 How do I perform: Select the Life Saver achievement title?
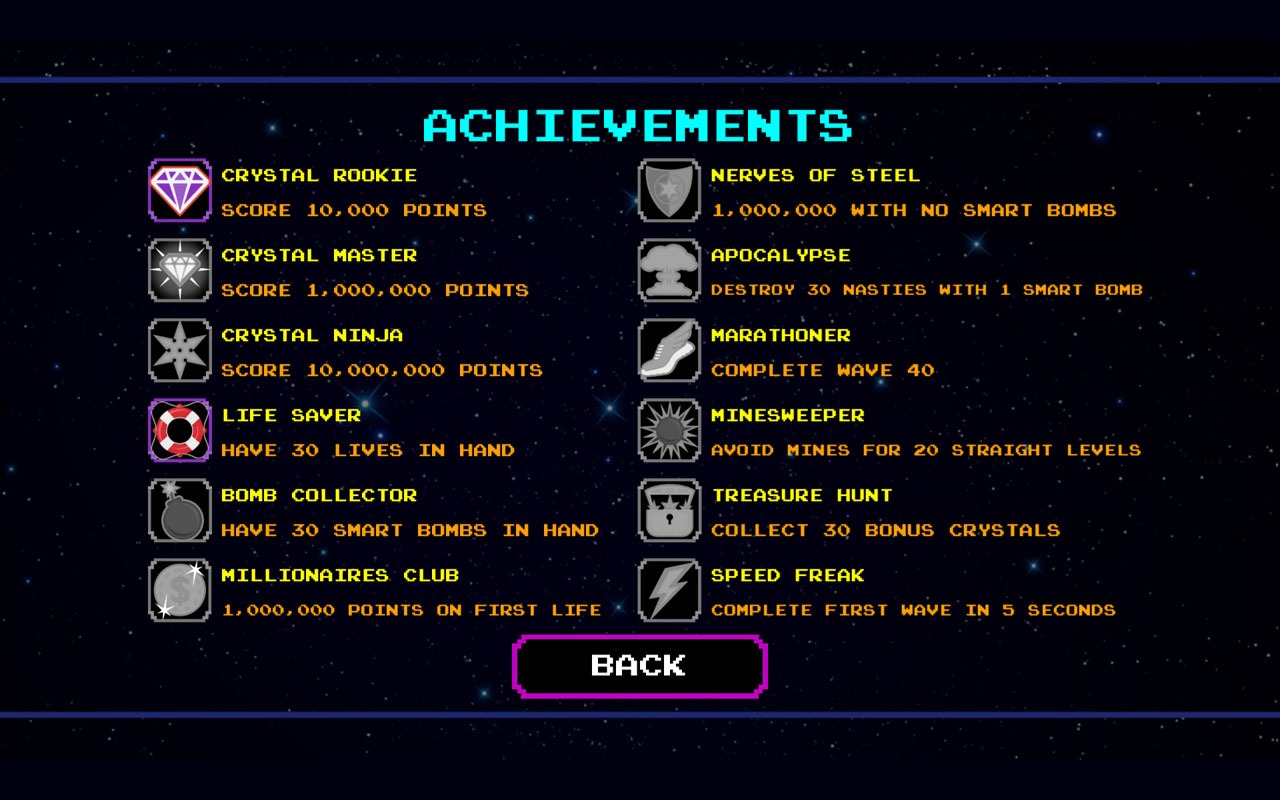[291, 415]
